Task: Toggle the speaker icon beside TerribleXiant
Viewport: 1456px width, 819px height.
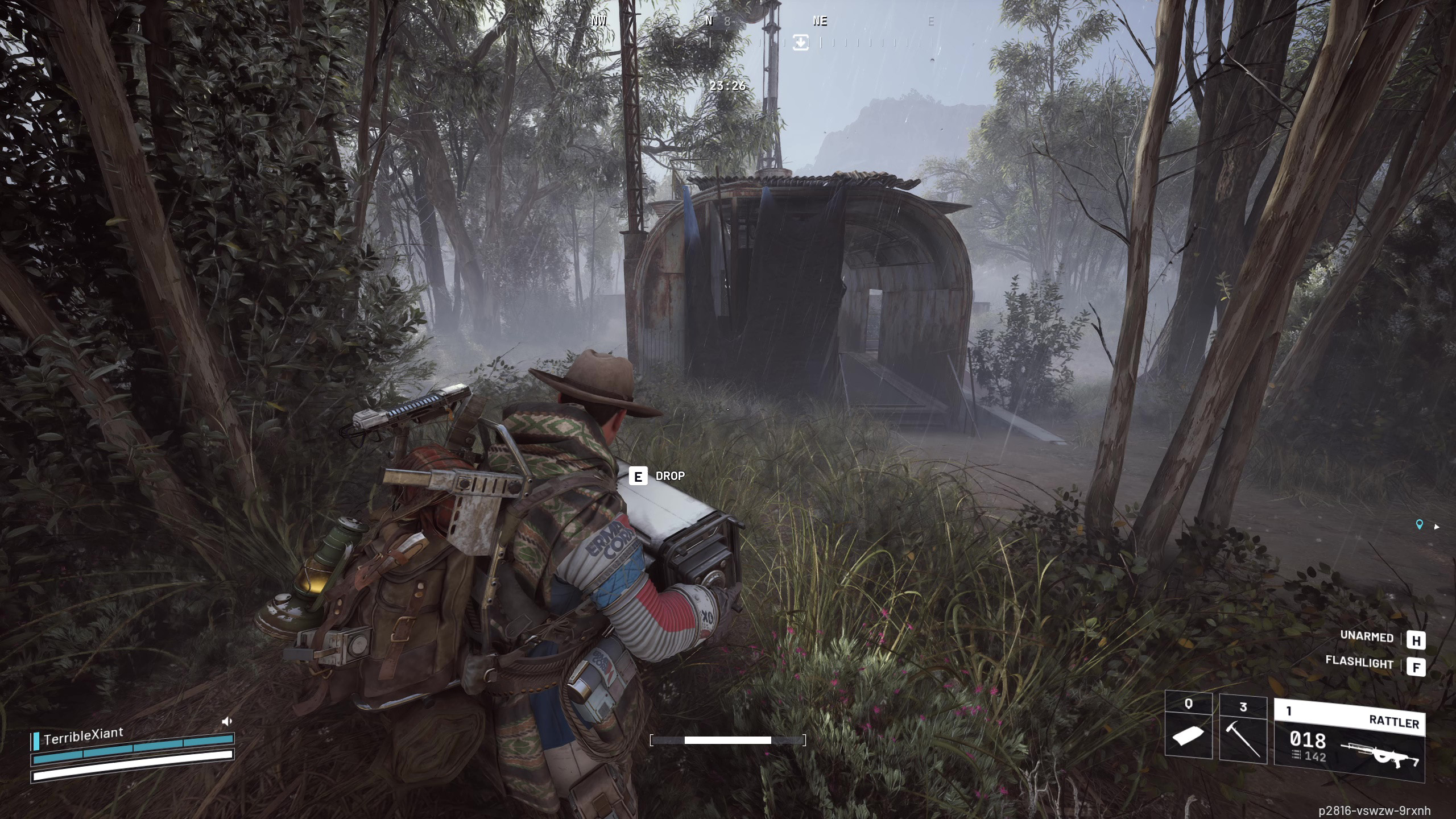Action: 226,722
